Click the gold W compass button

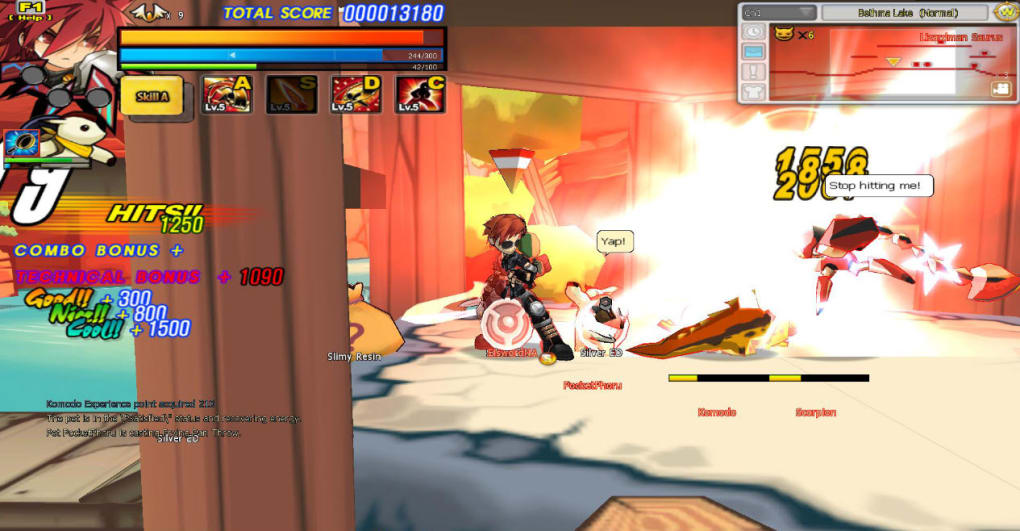pyautogui.click(x=1006, y=13)
